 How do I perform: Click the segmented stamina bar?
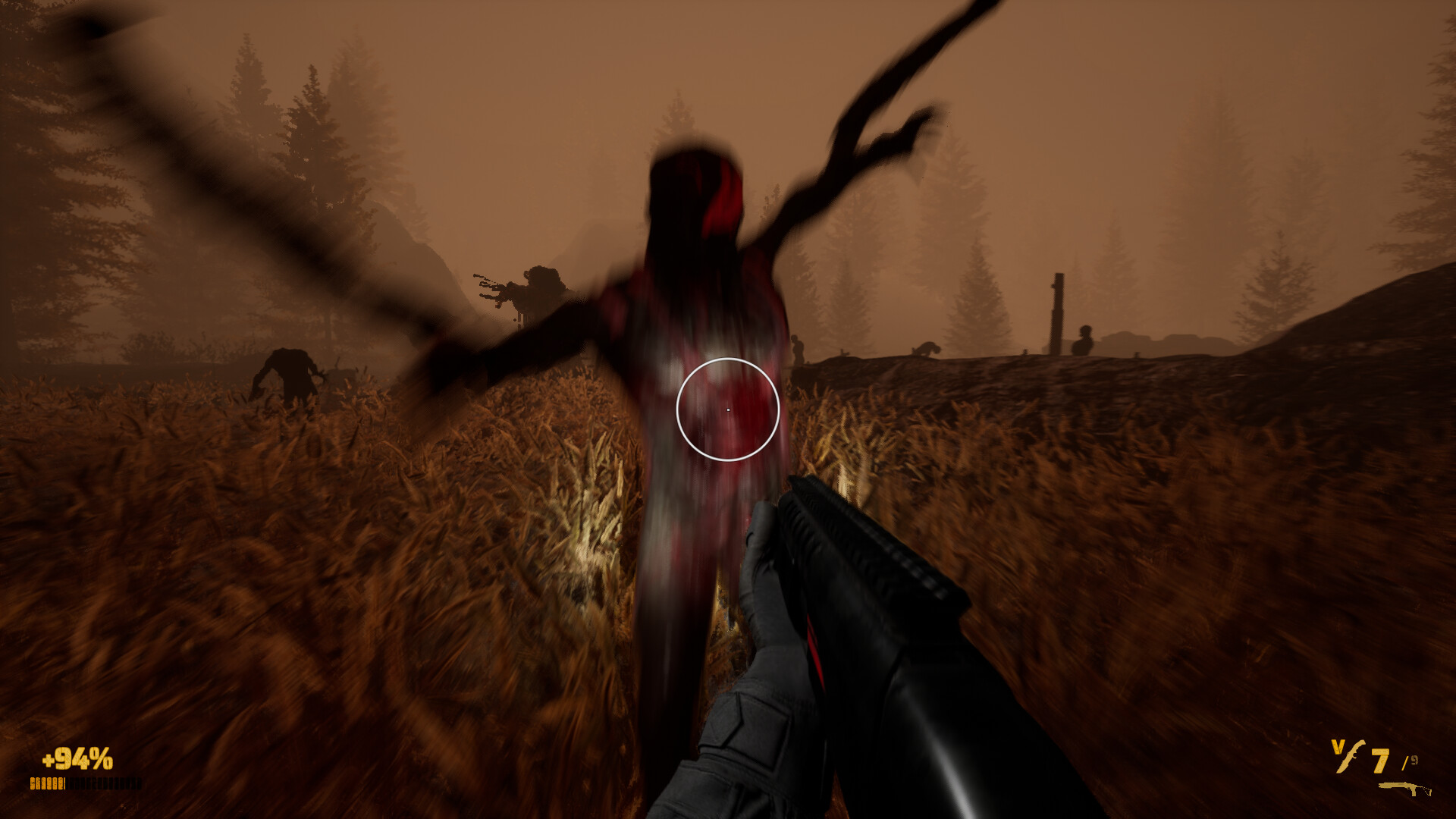point(85,783)
